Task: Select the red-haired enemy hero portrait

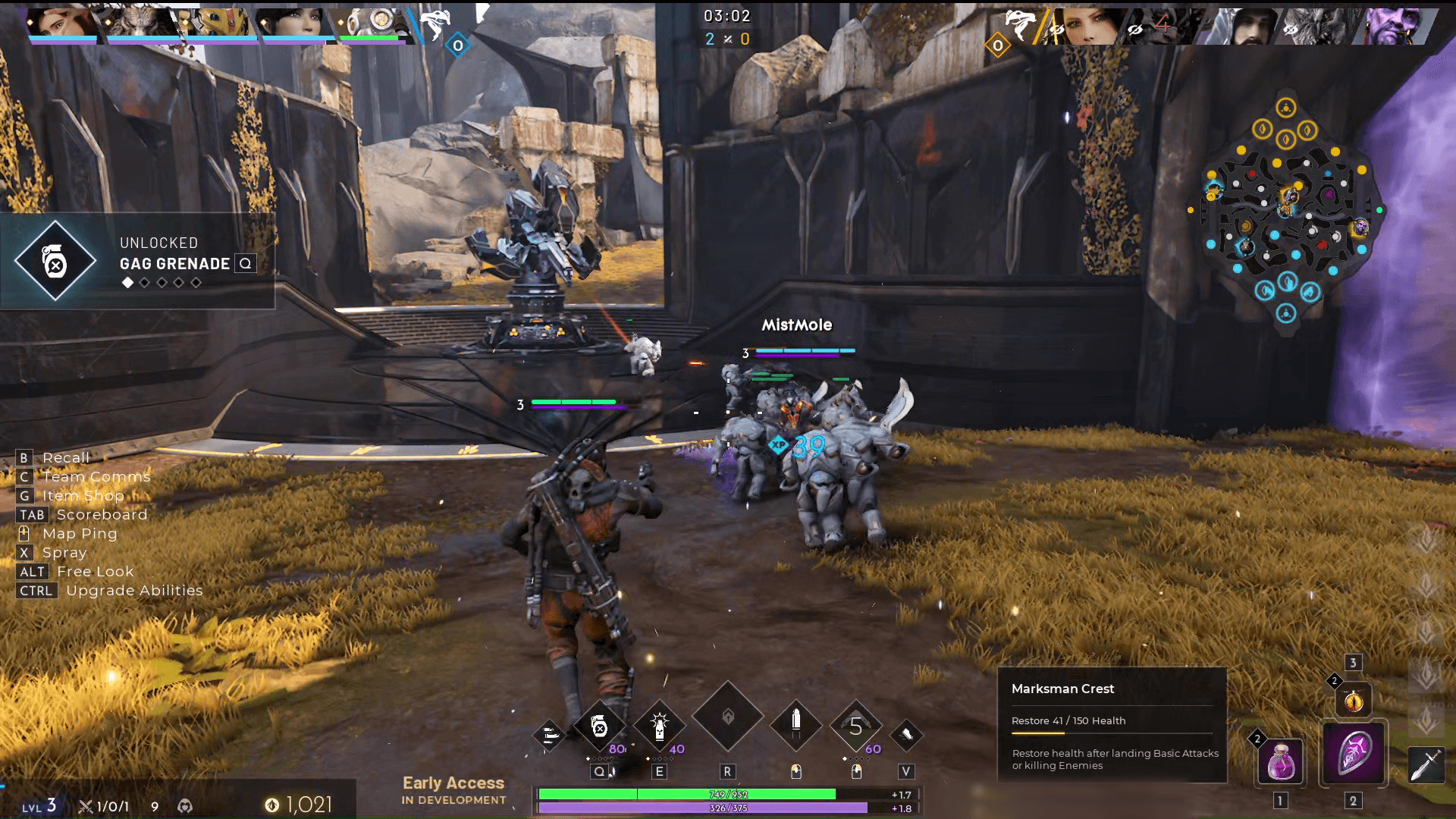Action: 1084,27
